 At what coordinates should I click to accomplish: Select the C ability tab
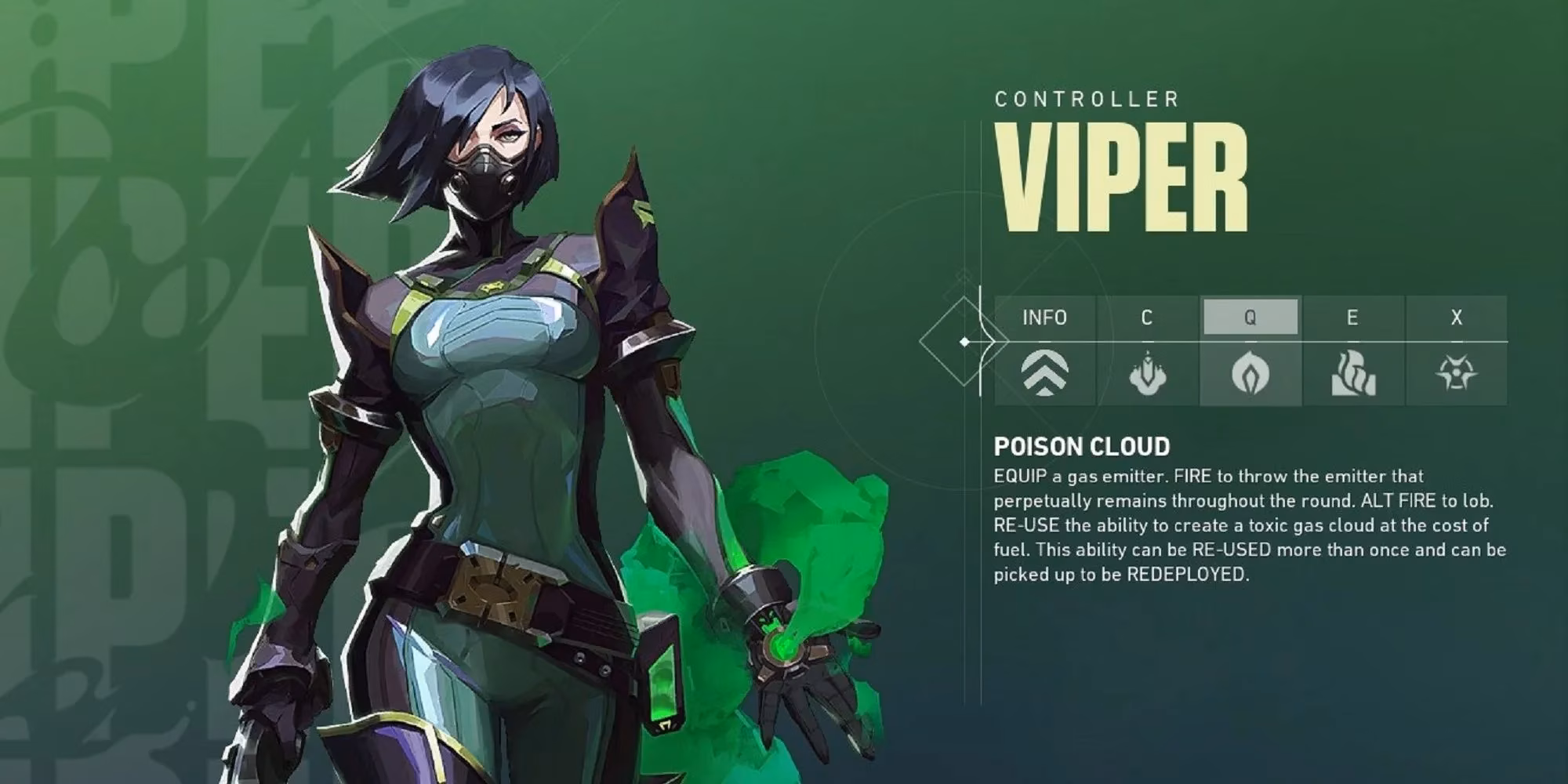click(x=1147, y=318)
